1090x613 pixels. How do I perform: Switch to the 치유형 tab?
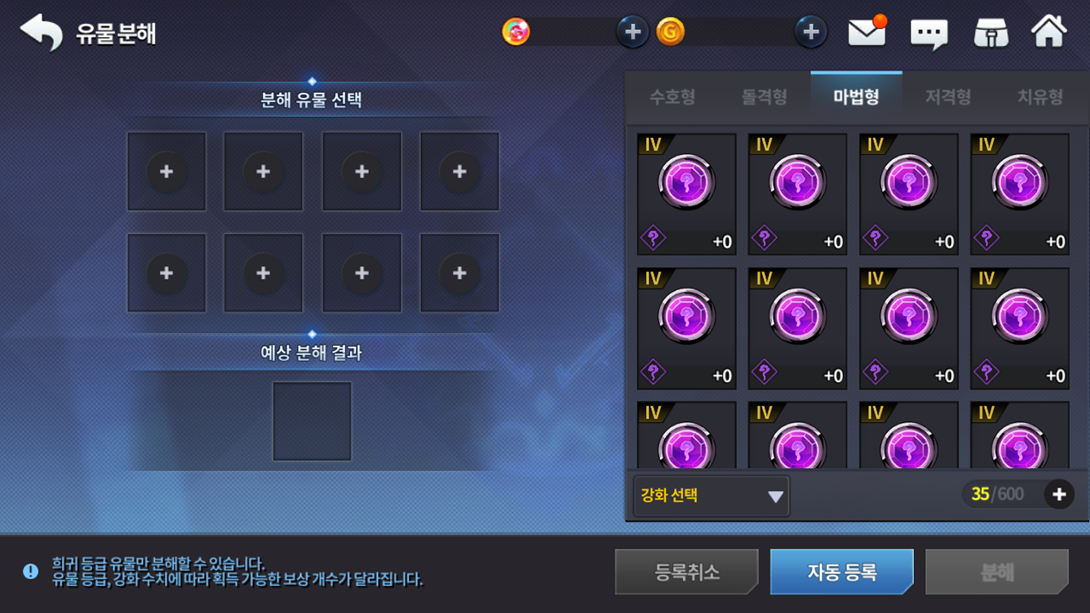point(1040,97)
